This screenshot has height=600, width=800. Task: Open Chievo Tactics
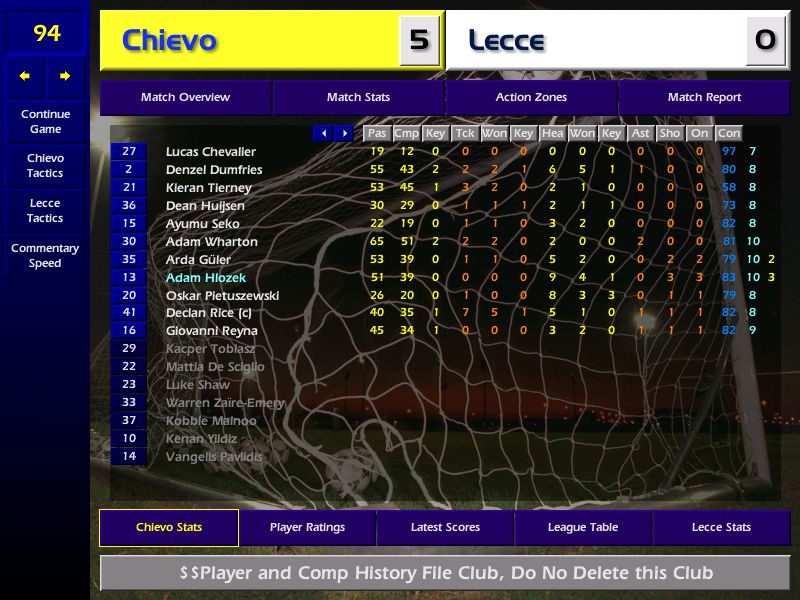(45, 166)
